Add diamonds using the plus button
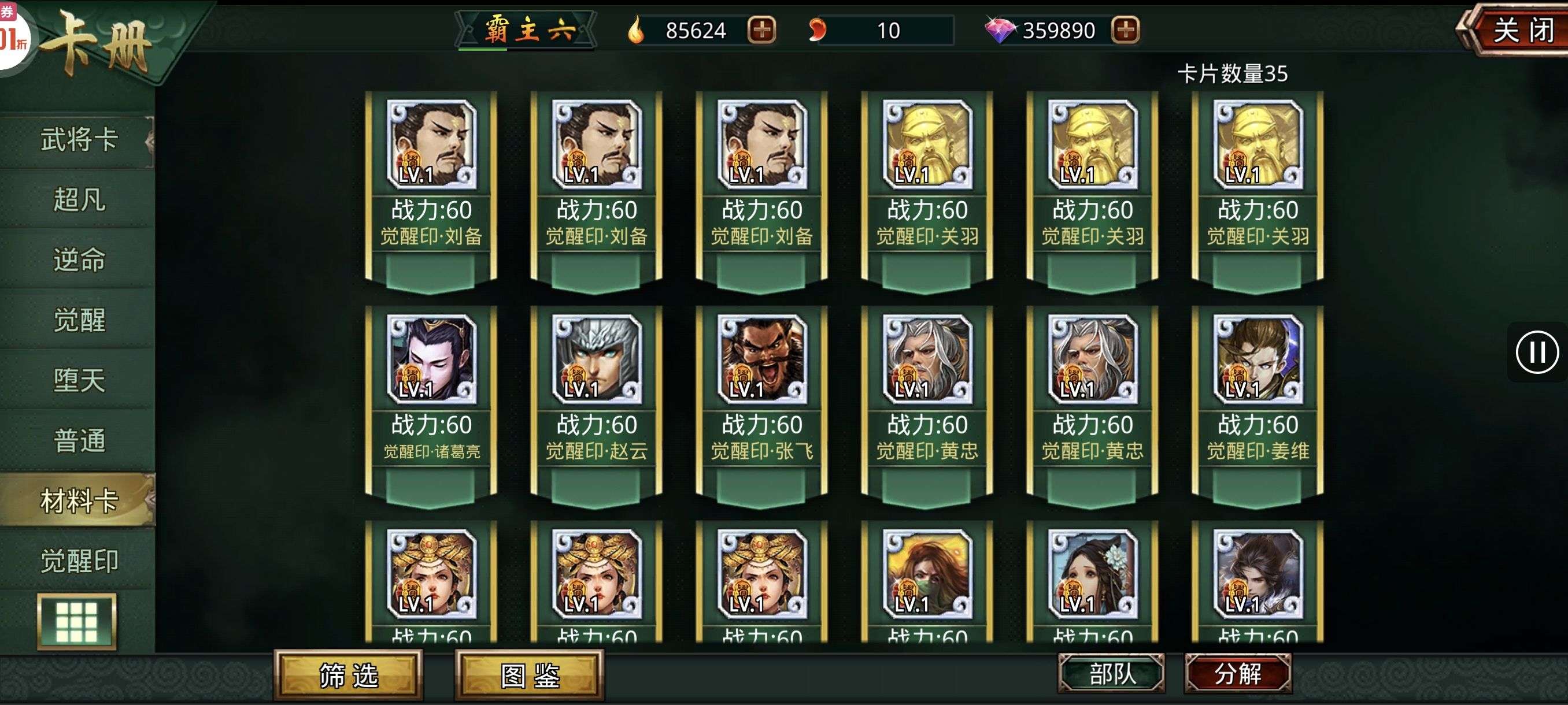This screenshot has height=705, width=1568. [1126, 30]
